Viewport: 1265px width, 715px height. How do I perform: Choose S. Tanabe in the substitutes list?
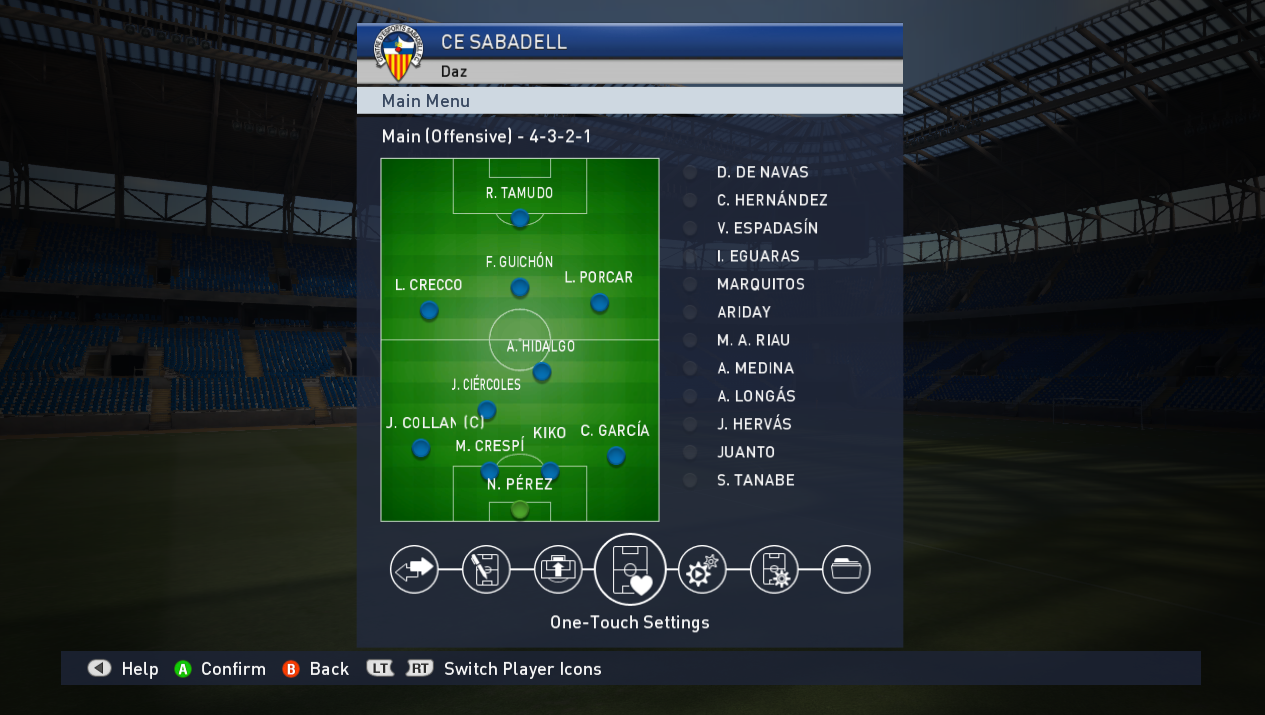click(x=755, y=480)
